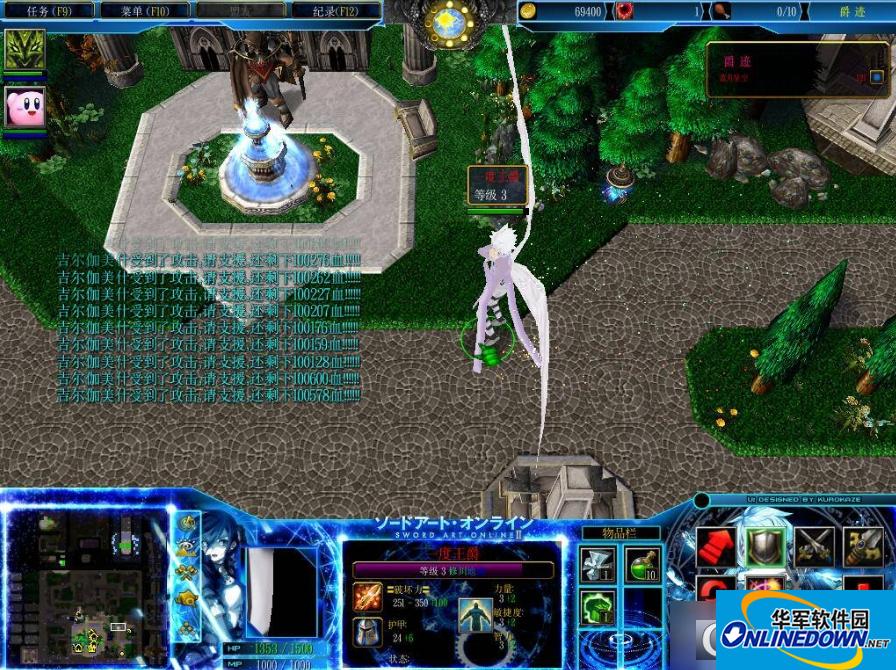Select the crossed swords attack command
896x670 pixels.
coord(812,546)
